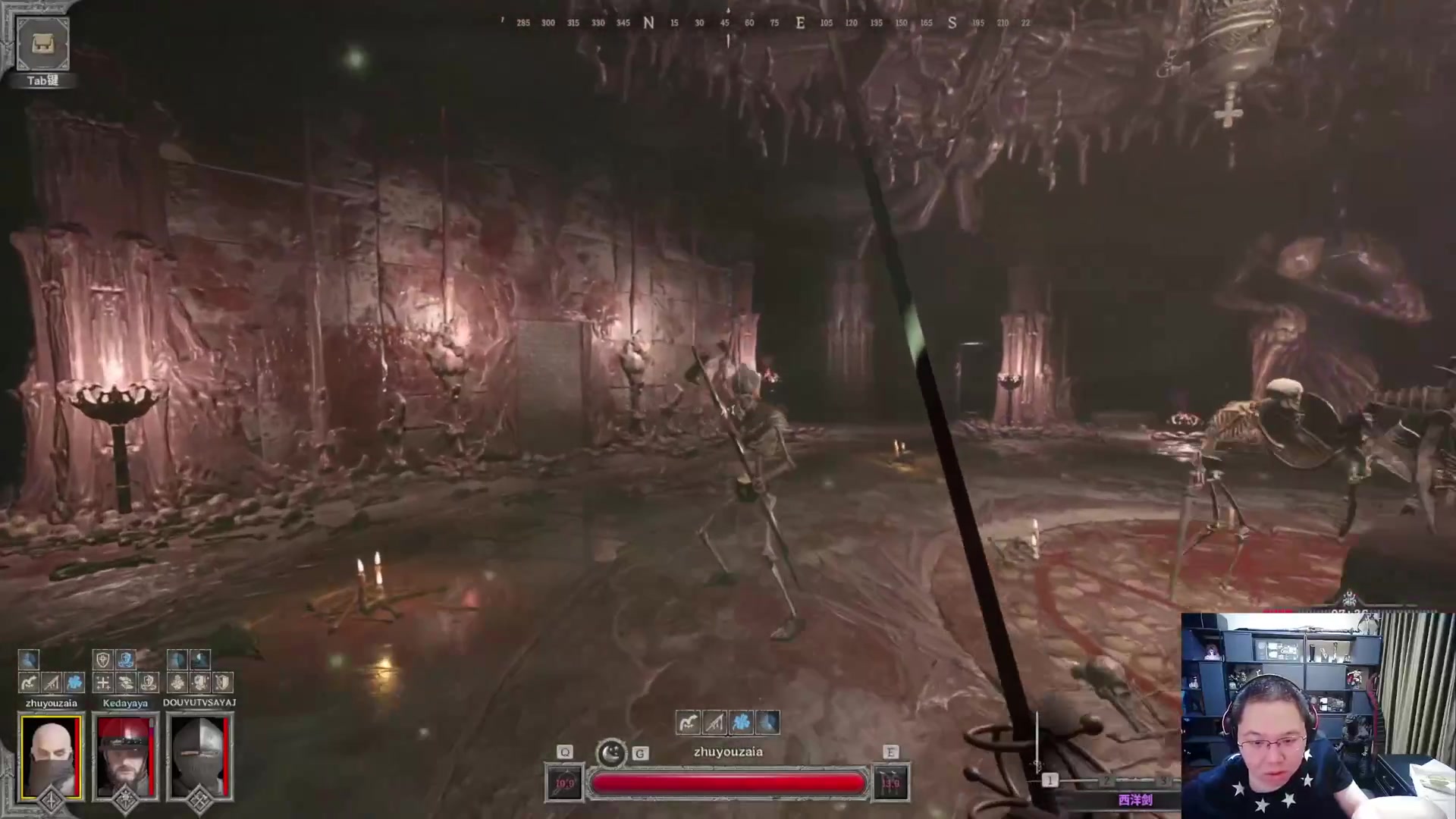Select Kedayaya's red-helmet portrait

point(125,757)
